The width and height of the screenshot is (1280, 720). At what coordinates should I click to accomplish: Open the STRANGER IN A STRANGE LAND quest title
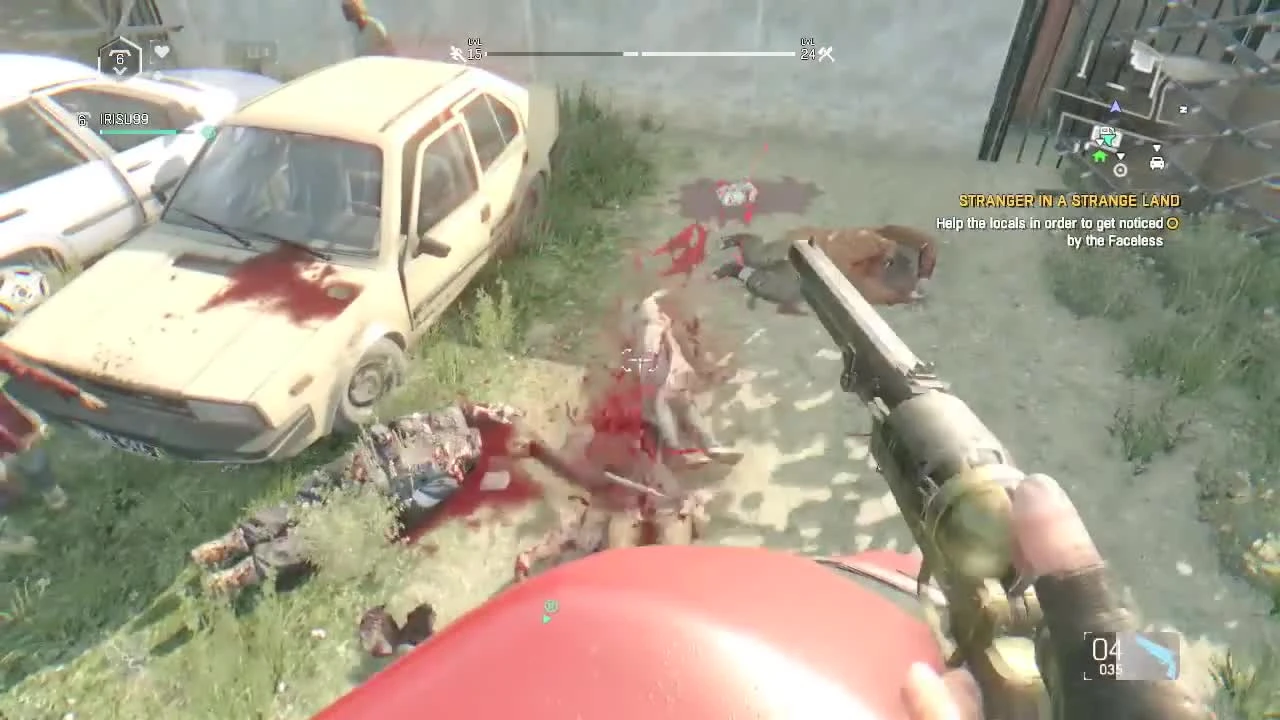tap(1070, 200)
